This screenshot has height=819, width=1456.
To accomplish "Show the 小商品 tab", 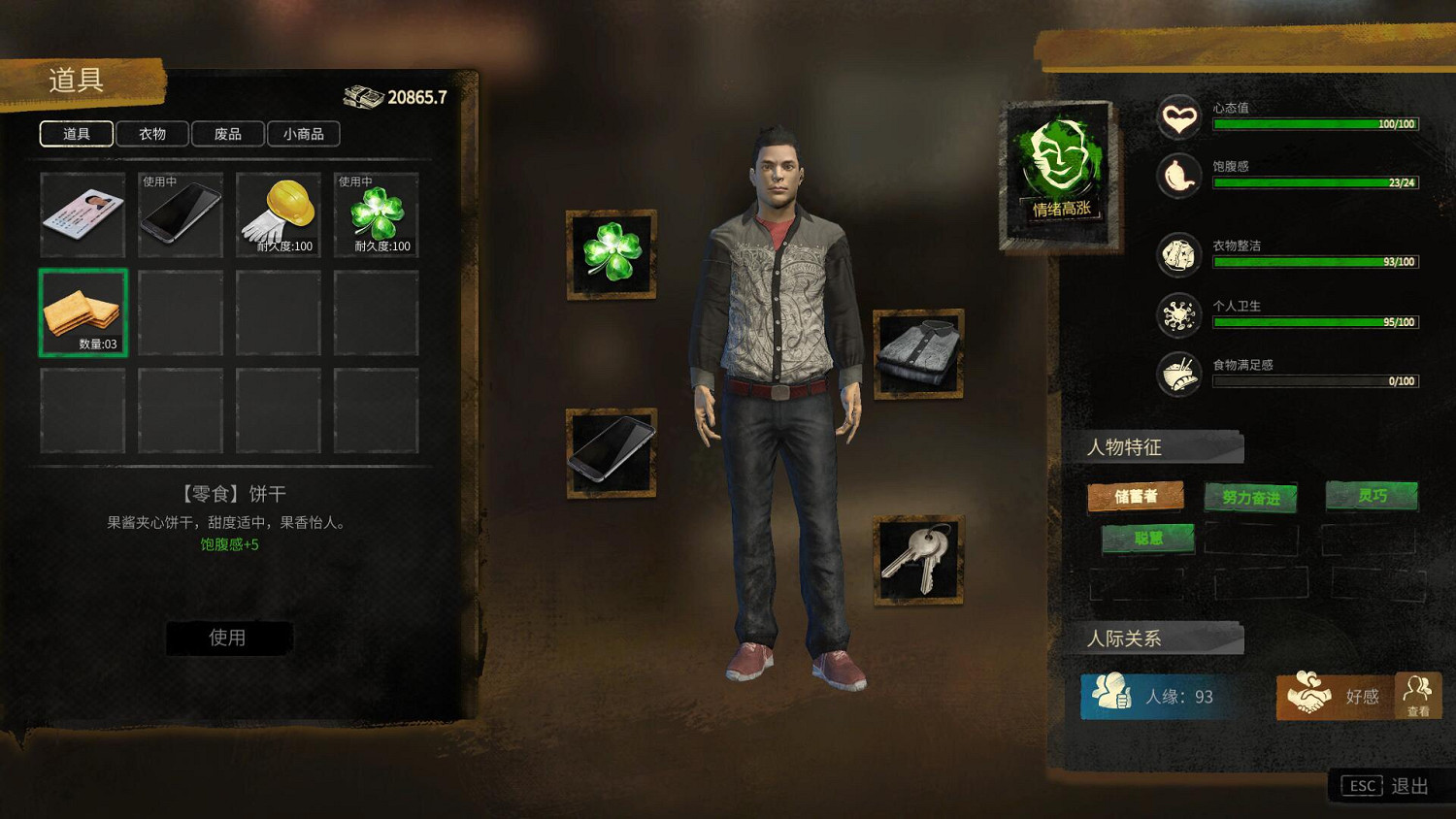I will [x=304, y=134].
